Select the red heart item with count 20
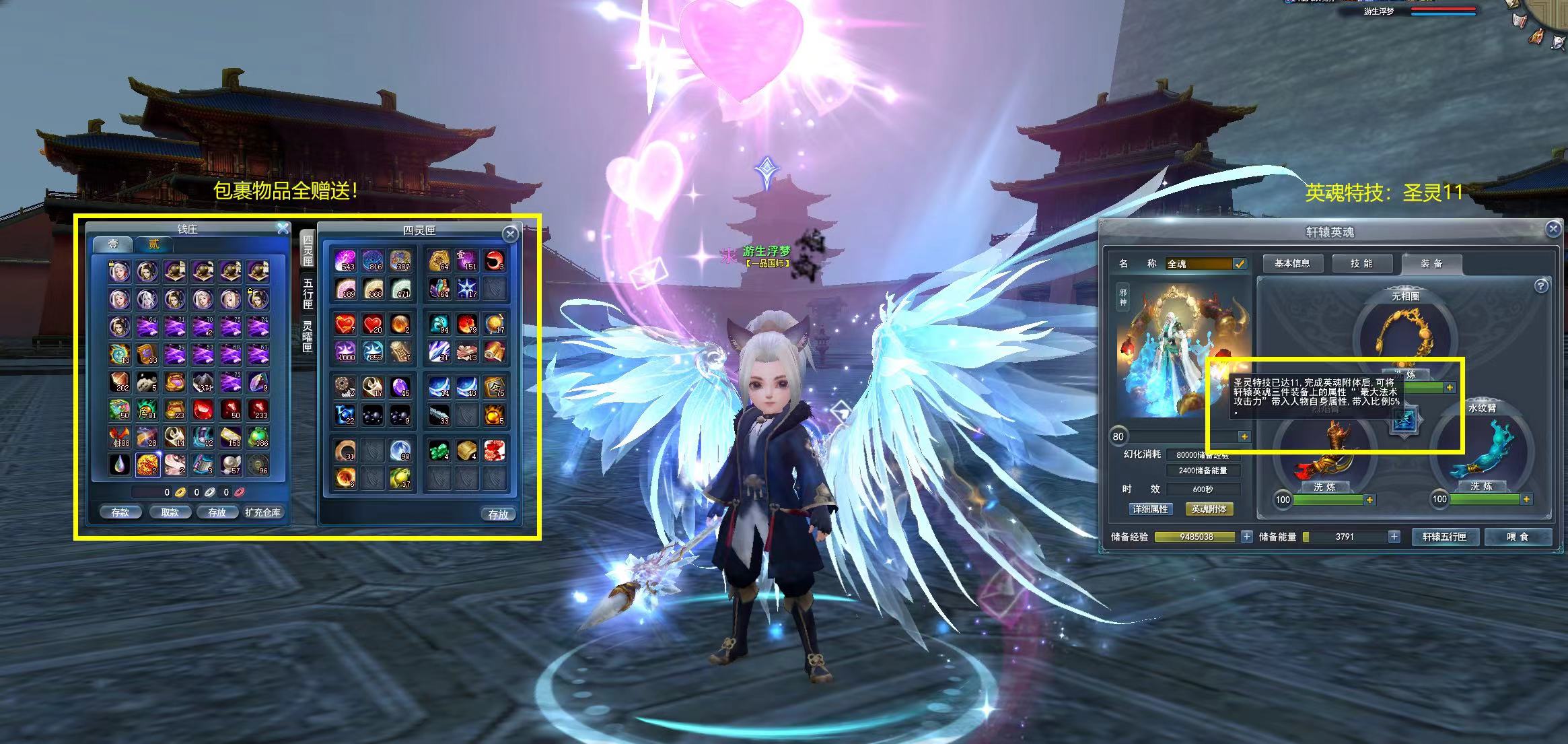The image size is (1568, 744). pyautogui.click(x=372, y=325)
